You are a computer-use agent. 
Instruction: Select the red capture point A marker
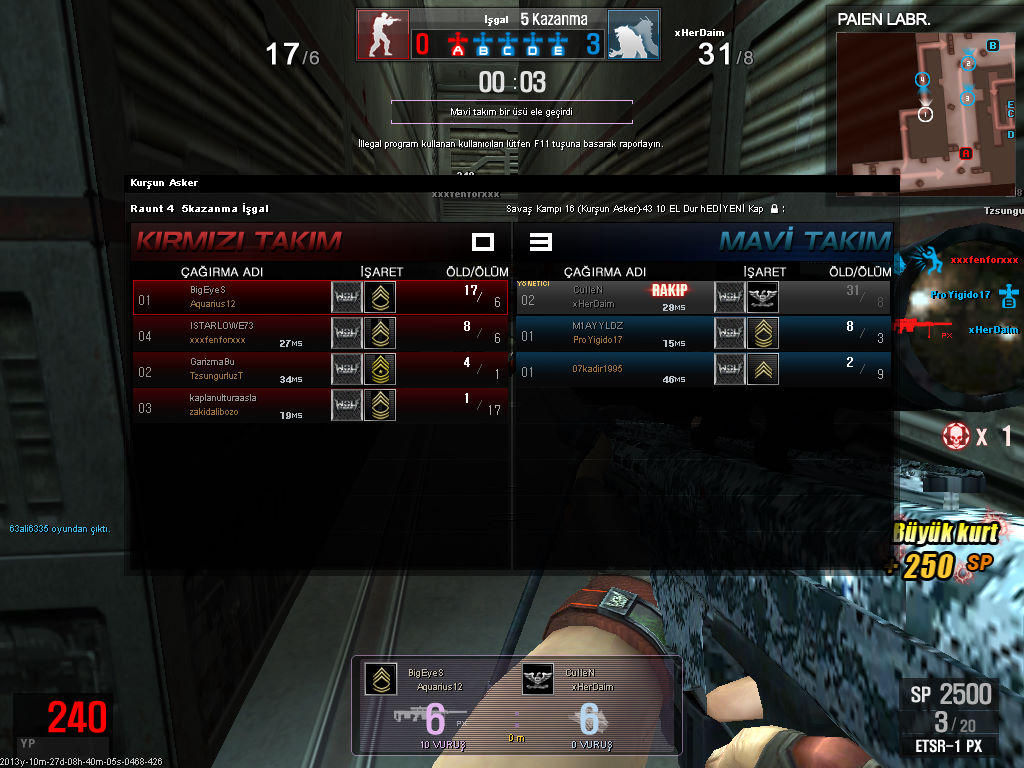coord(458,45)
